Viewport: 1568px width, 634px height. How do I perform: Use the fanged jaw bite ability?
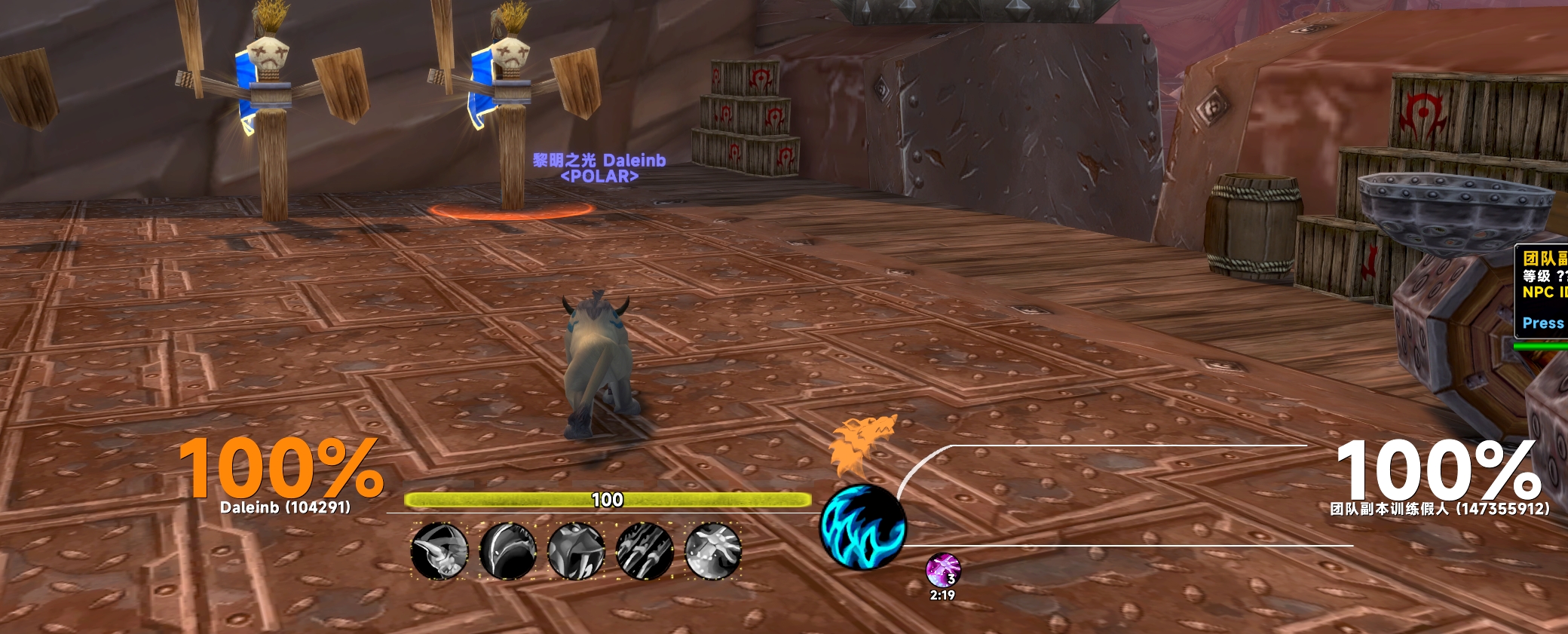[576, 551]
